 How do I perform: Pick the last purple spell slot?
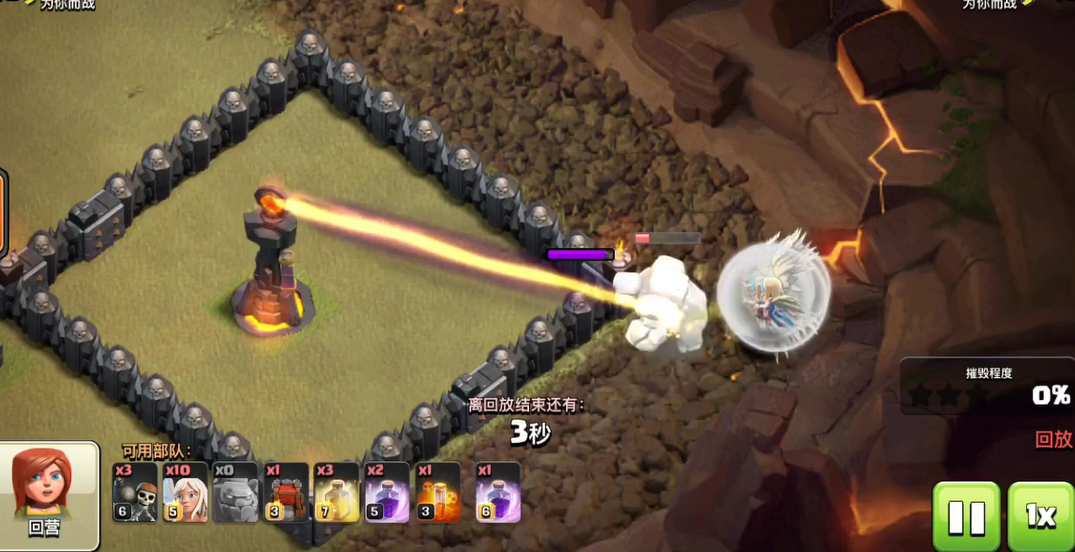click(x=497, y=492)
